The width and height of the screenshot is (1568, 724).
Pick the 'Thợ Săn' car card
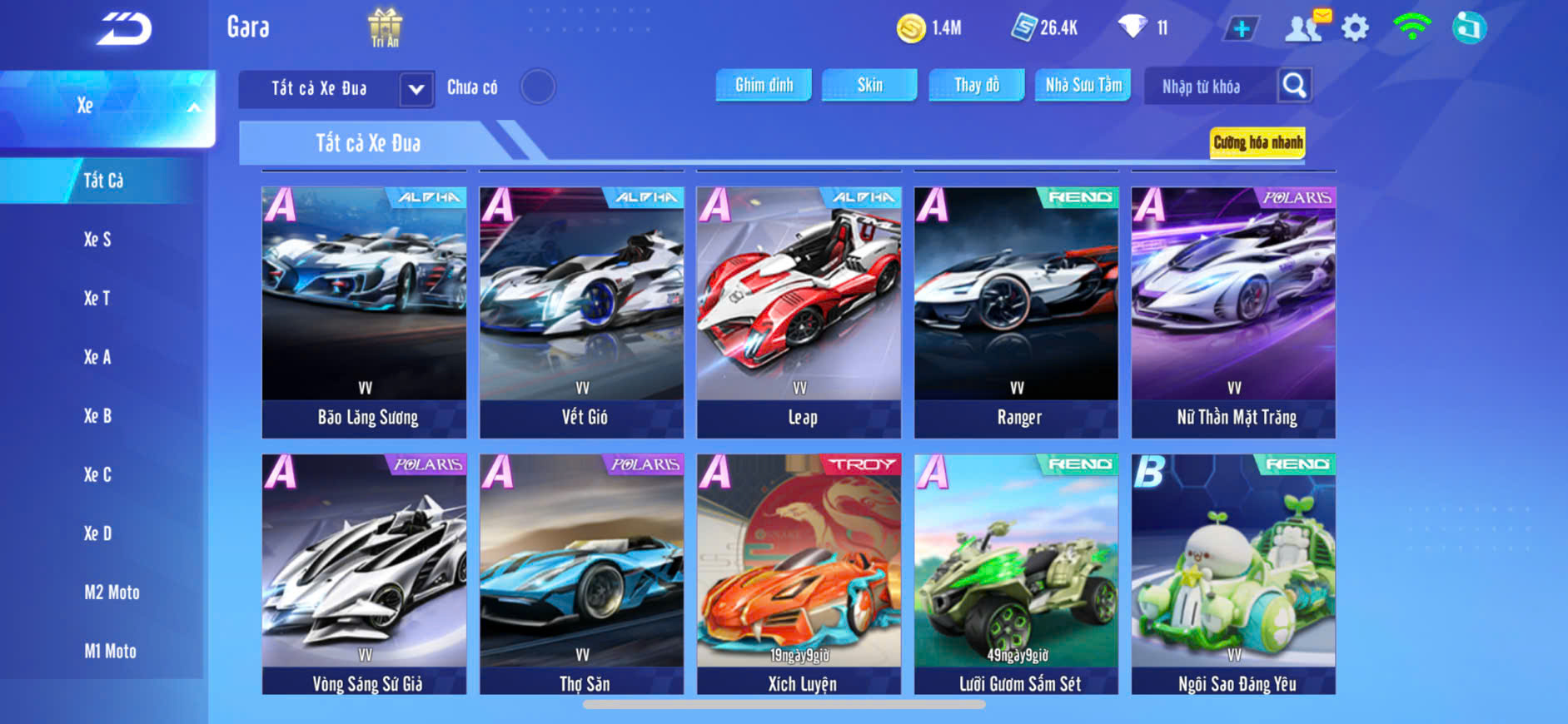(581, 574)
